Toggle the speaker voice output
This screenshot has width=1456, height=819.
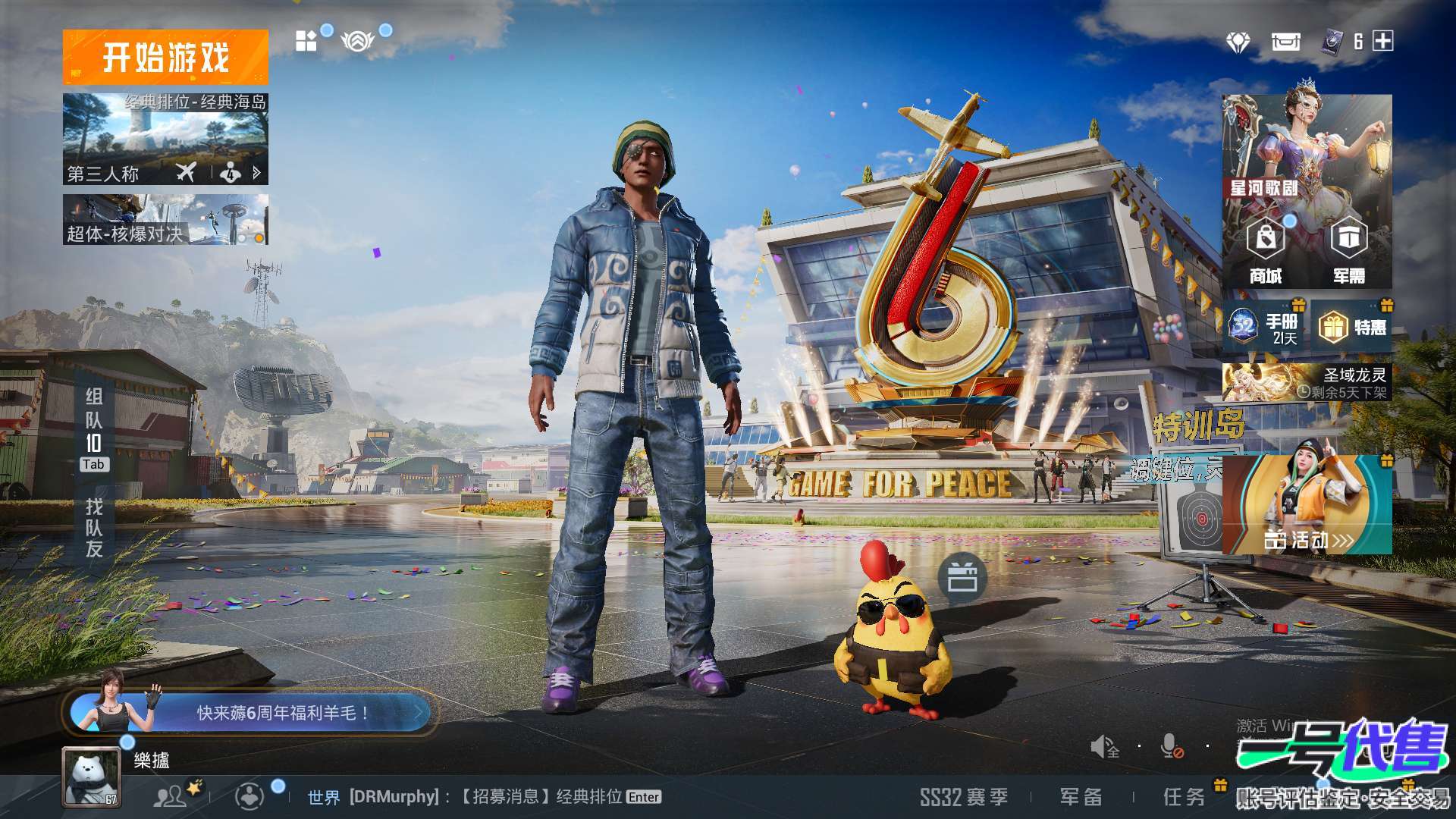click(x=1104, y=747)
